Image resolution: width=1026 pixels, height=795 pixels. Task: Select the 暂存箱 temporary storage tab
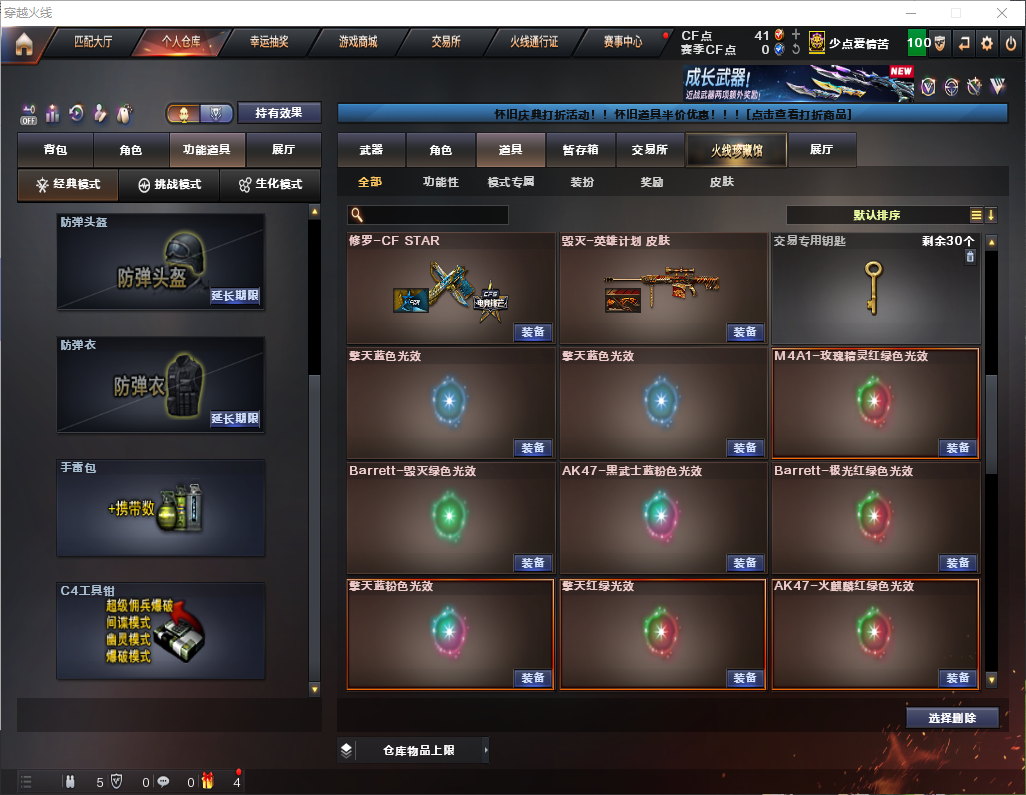[580, 150]
